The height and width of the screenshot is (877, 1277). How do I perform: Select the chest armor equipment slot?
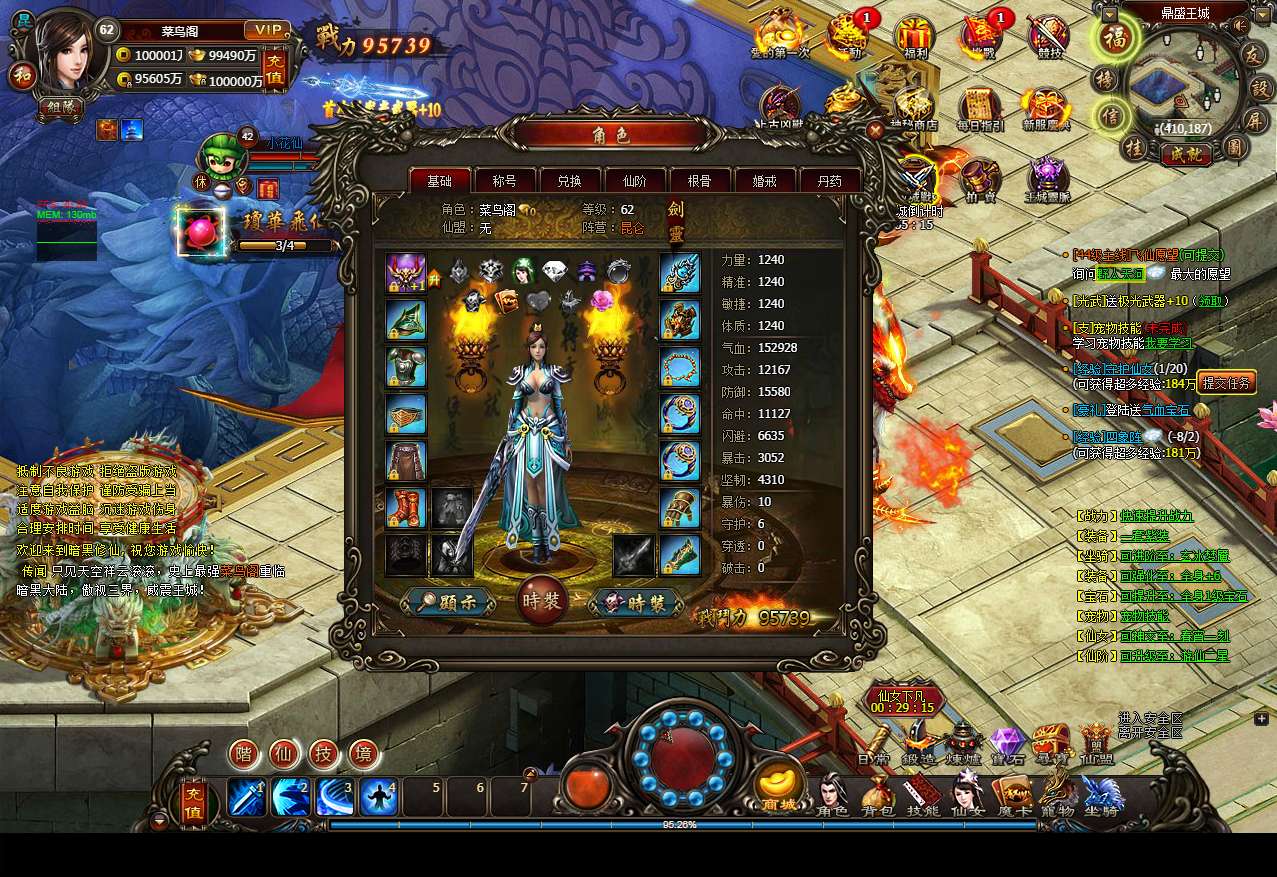[x=406, y=367]
